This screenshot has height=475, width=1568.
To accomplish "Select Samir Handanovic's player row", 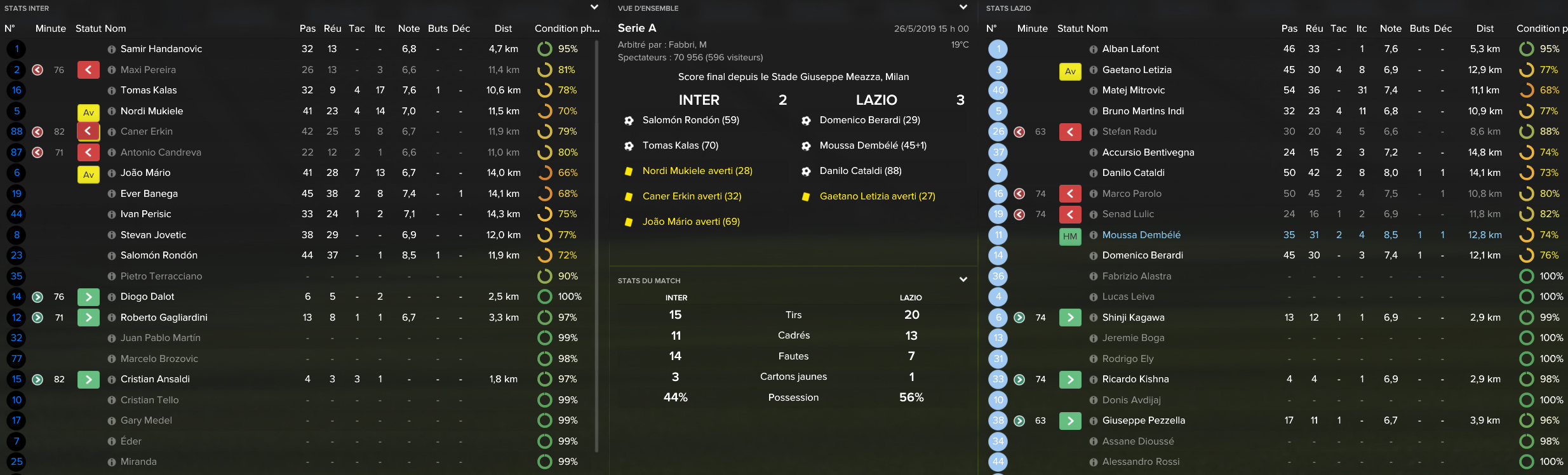I will click(161, 49).
